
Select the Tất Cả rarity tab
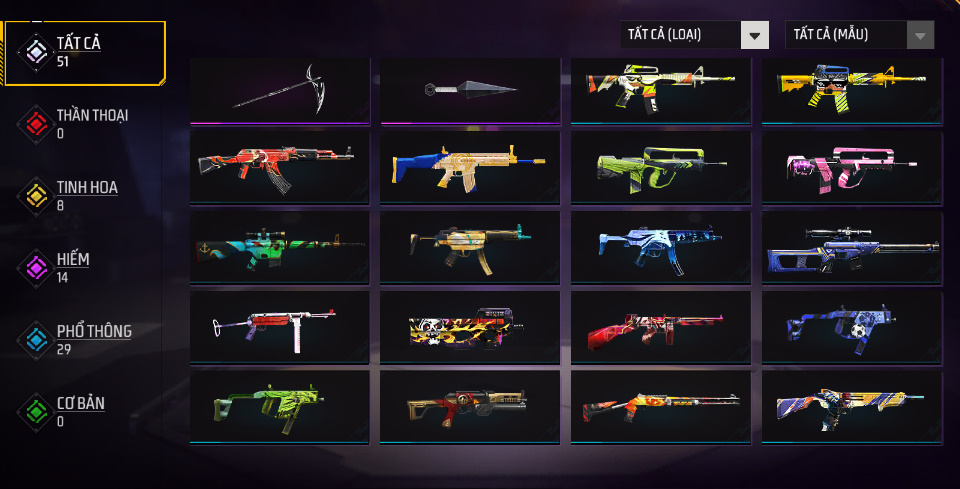click(x=84, y=50)
